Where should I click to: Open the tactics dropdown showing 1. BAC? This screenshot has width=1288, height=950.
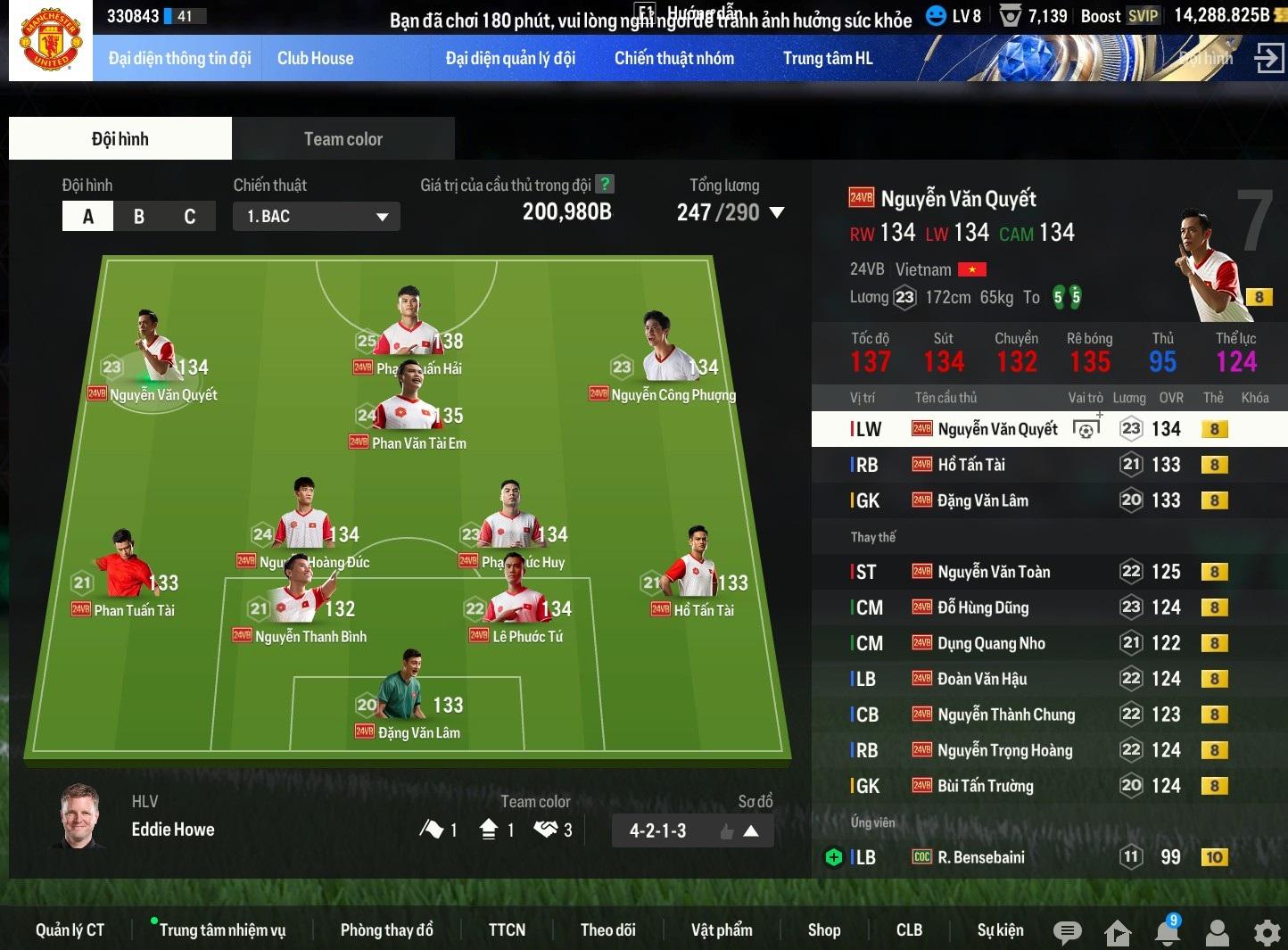pos(316,217)
